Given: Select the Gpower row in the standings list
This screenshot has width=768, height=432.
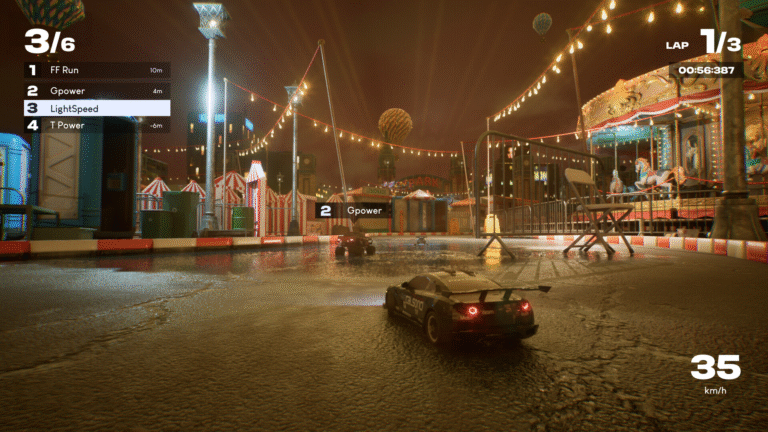Looking at the screenshot, I should pos(97,90).
